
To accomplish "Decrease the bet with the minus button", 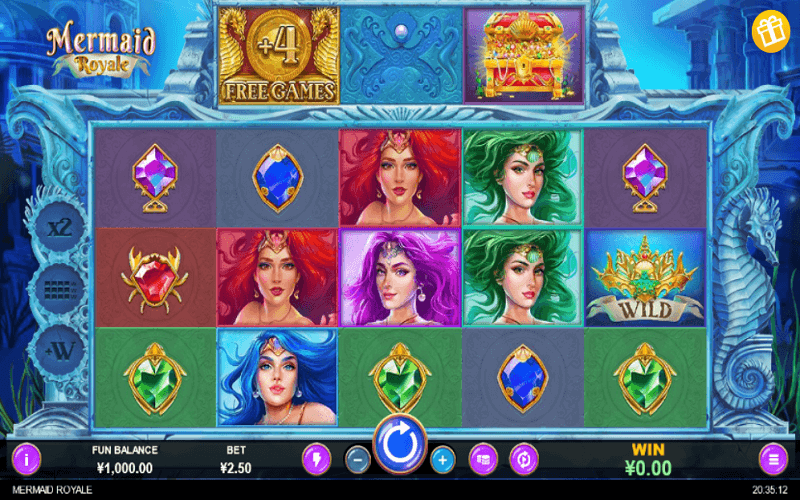I will coord(357,460).
